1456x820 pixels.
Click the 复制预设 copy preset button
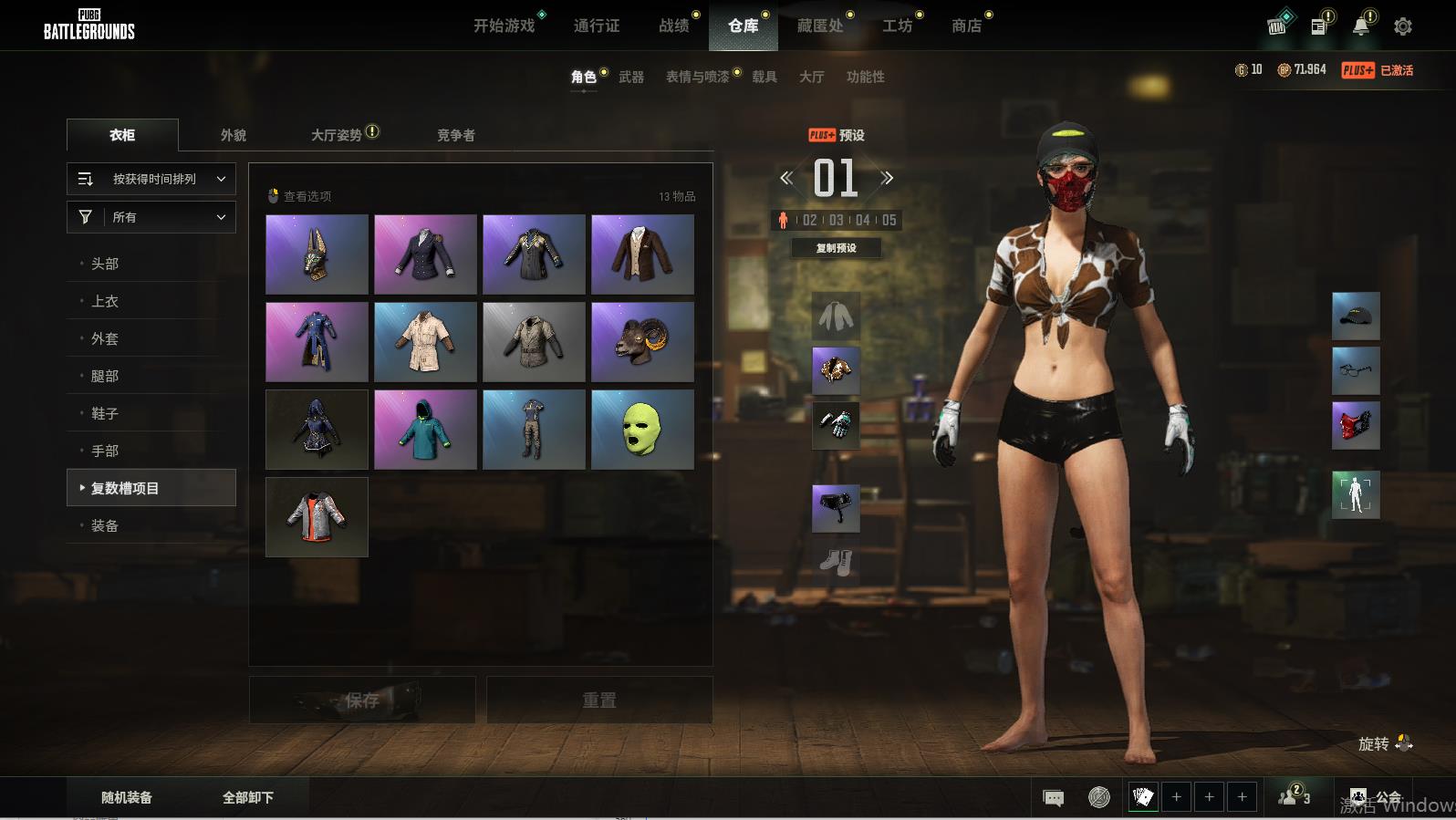point(836,248)
